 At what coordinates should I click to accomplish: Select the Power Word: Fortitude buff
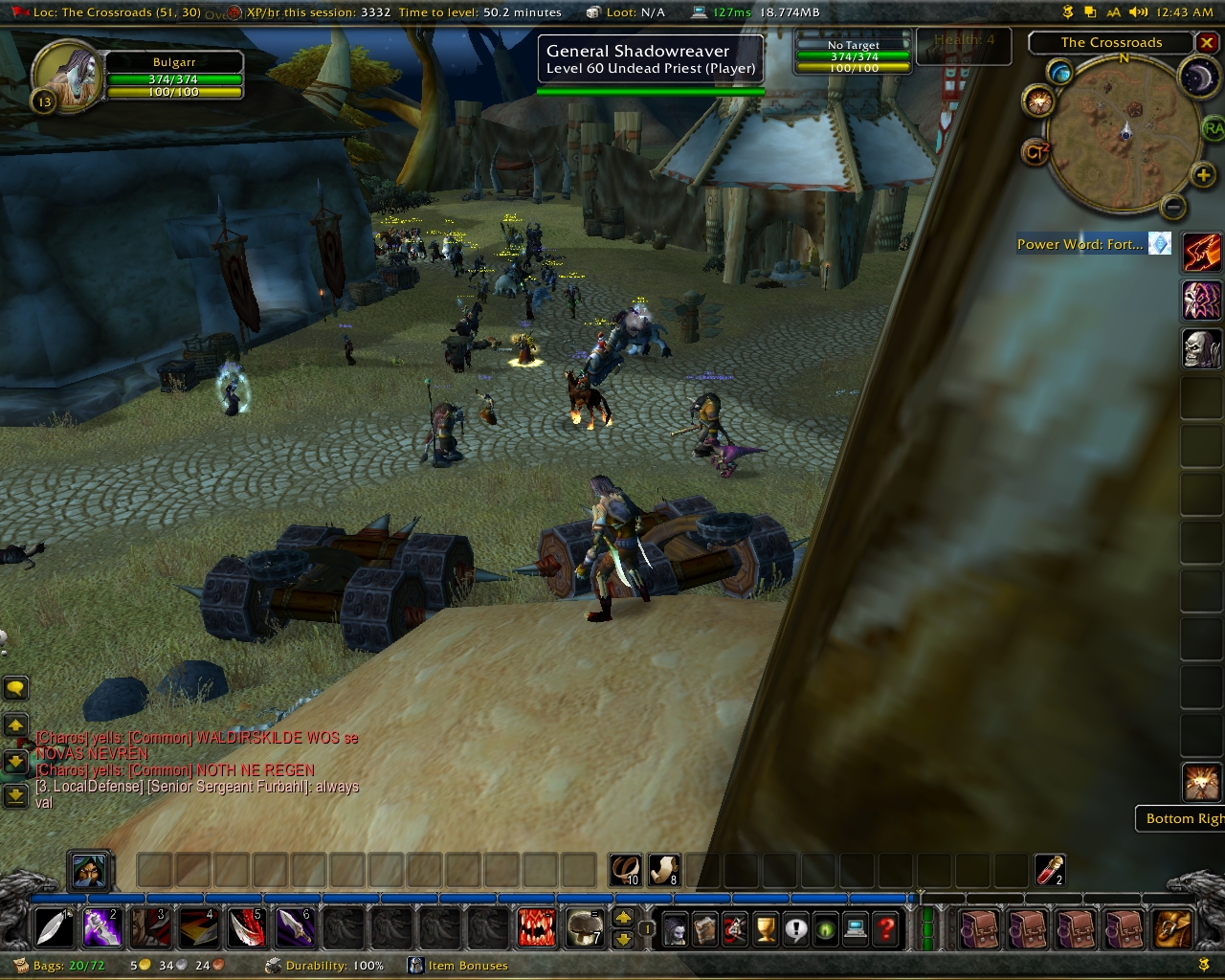[1159, 244]
